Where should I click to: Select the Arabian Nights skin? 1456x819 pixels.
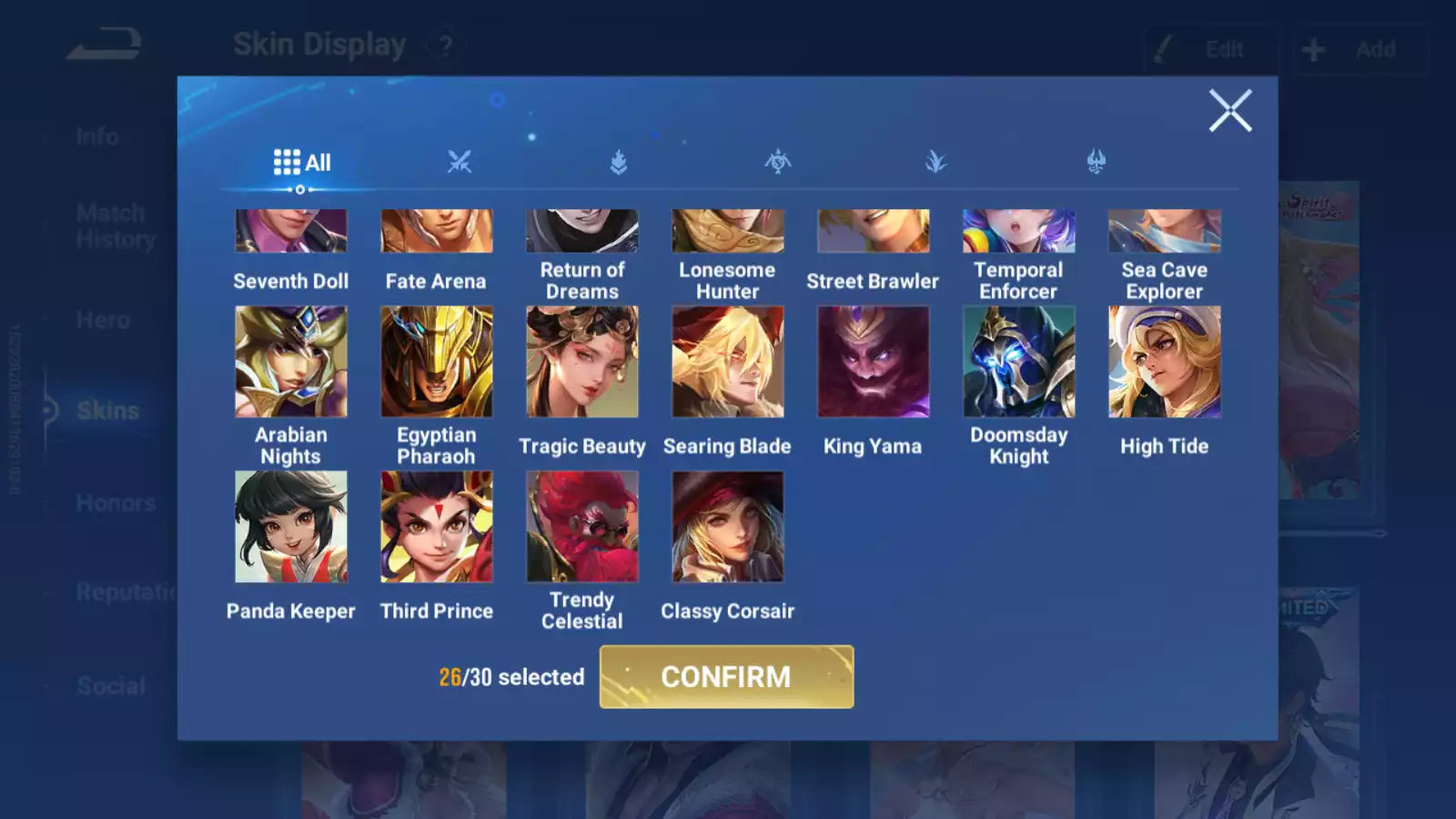(291, 362)
